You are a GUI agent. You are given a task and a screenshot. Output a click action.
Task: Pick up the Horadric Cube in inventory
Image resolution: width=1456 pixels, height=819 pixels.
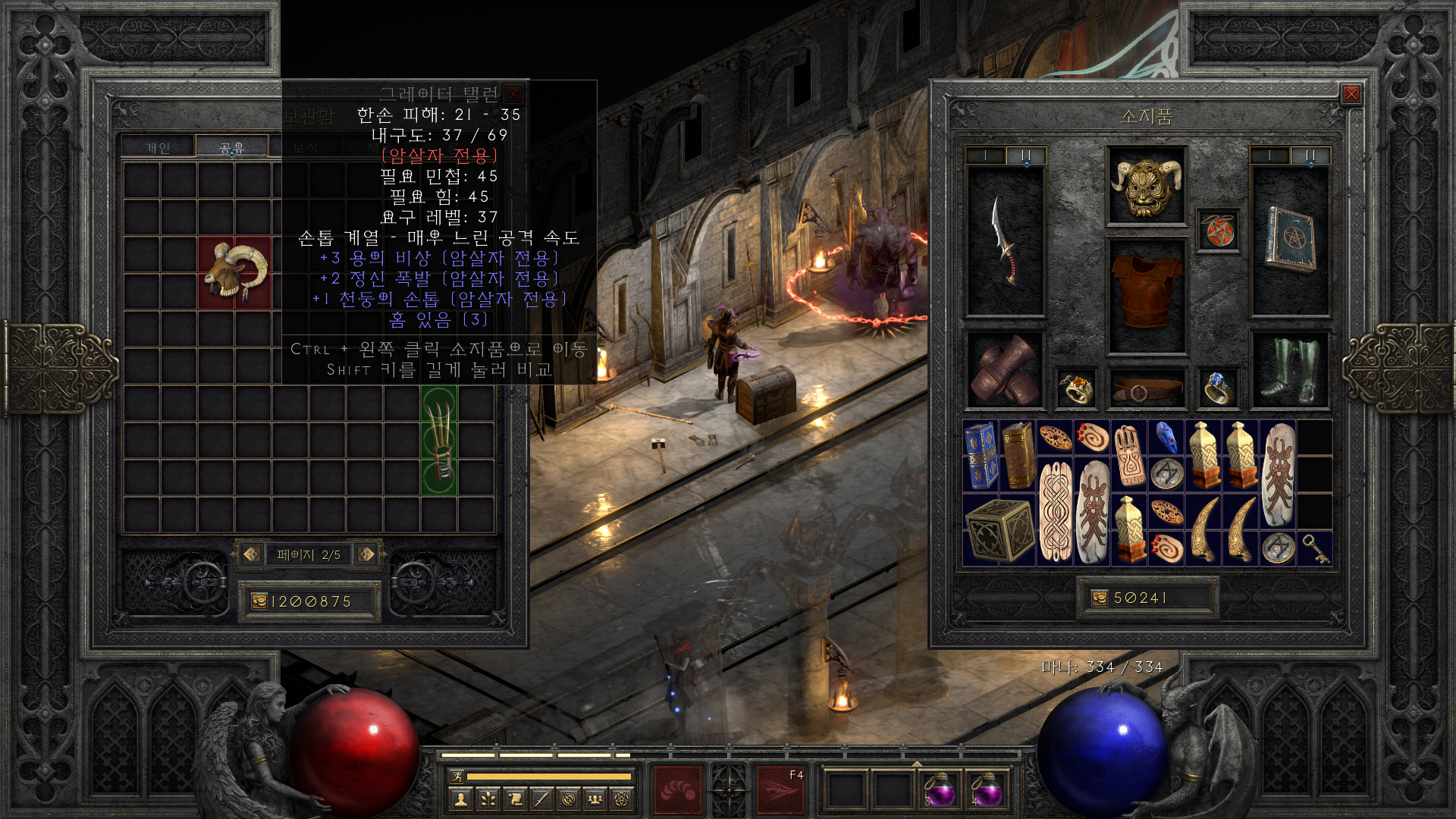click(999, 529)
